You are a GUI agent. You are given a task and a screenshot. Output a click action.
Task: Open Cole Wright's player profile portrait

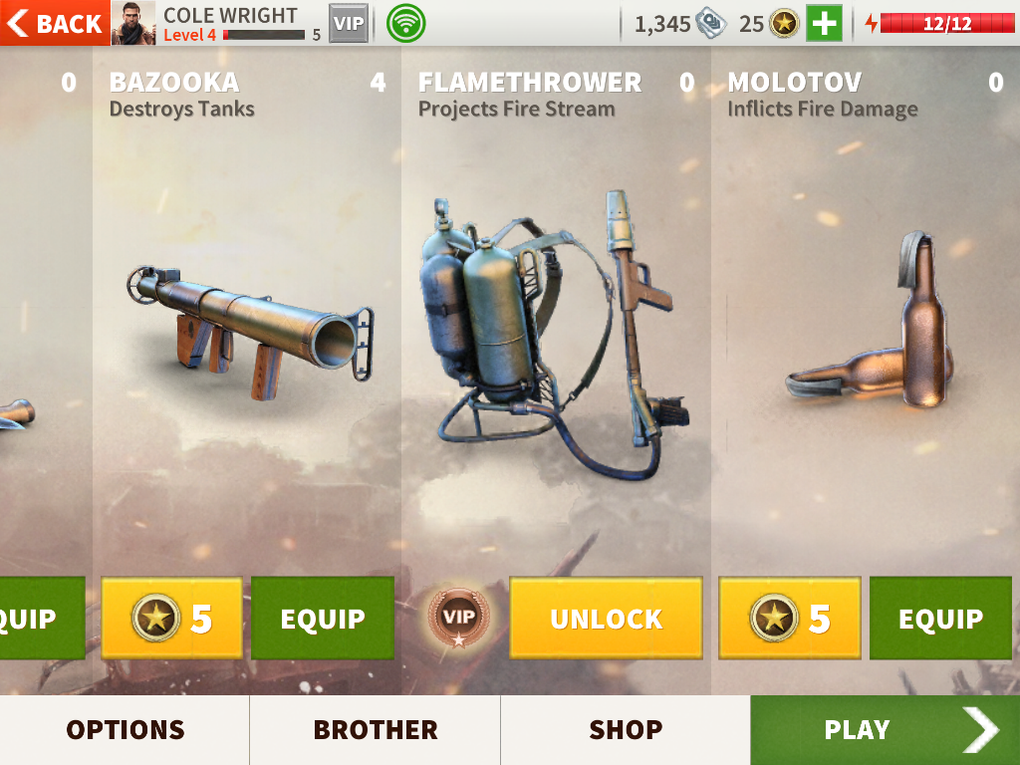133,23
